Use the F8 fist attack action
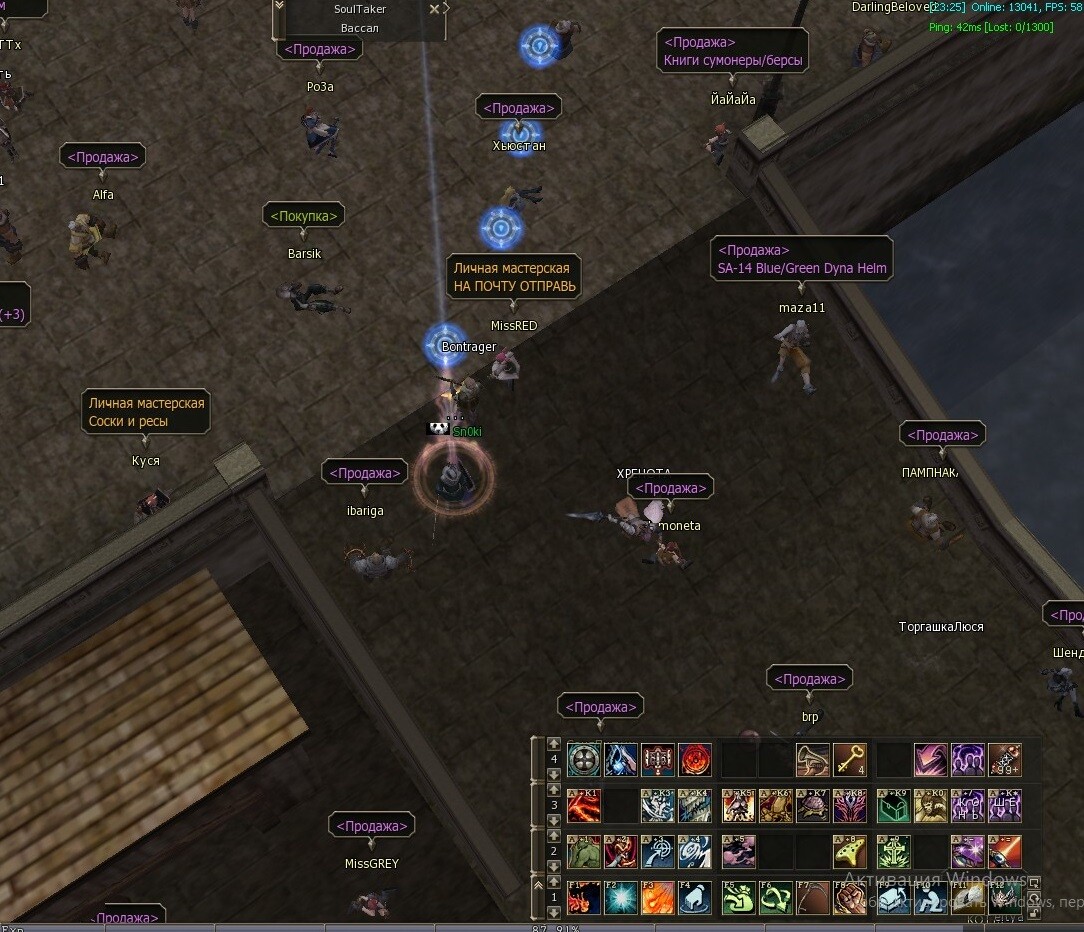This screenshot has width=1084, height=932. point(850,898)
